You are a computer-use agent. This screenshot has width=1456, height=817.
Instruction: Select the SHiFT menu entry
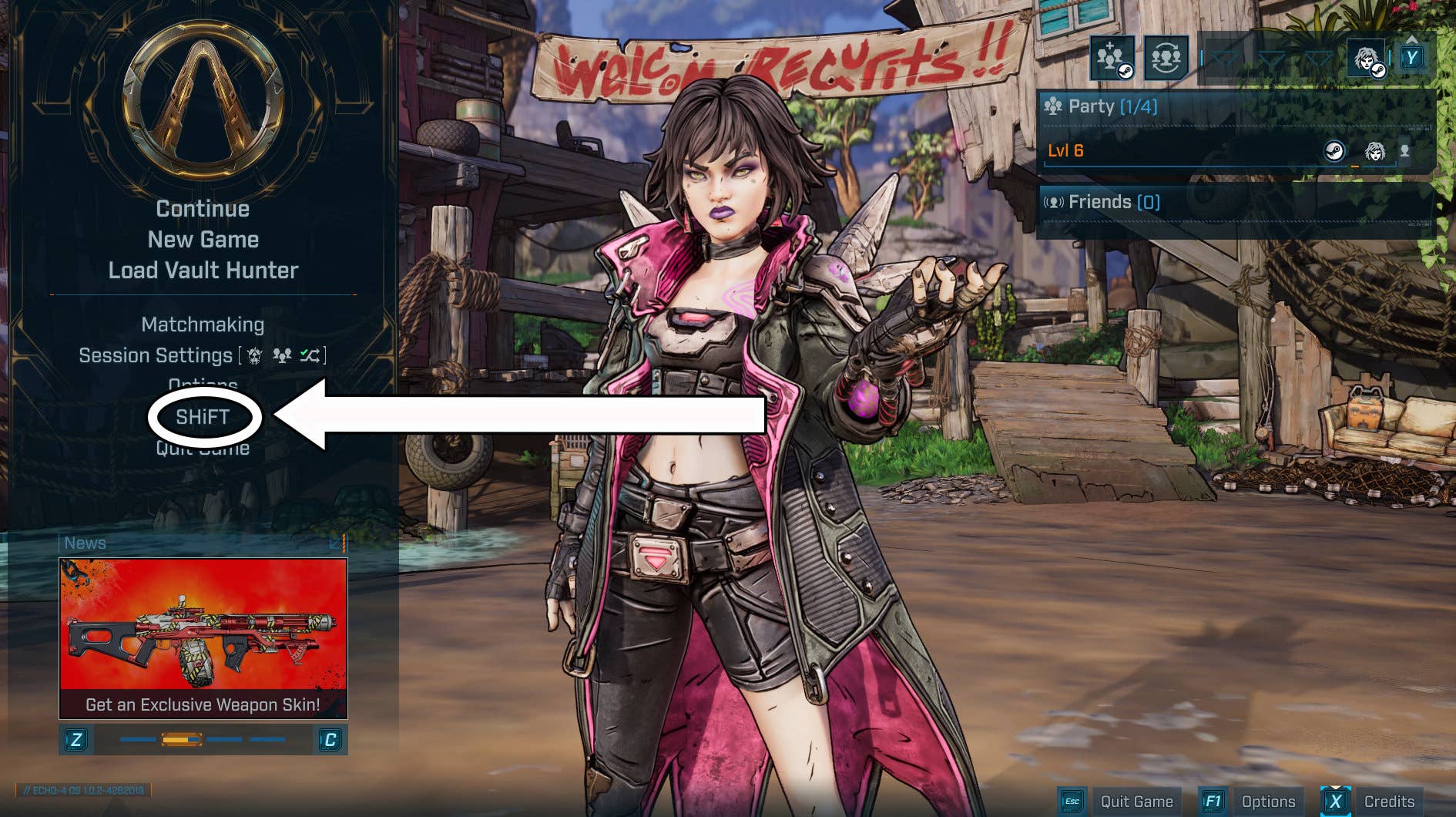point(203,417)
